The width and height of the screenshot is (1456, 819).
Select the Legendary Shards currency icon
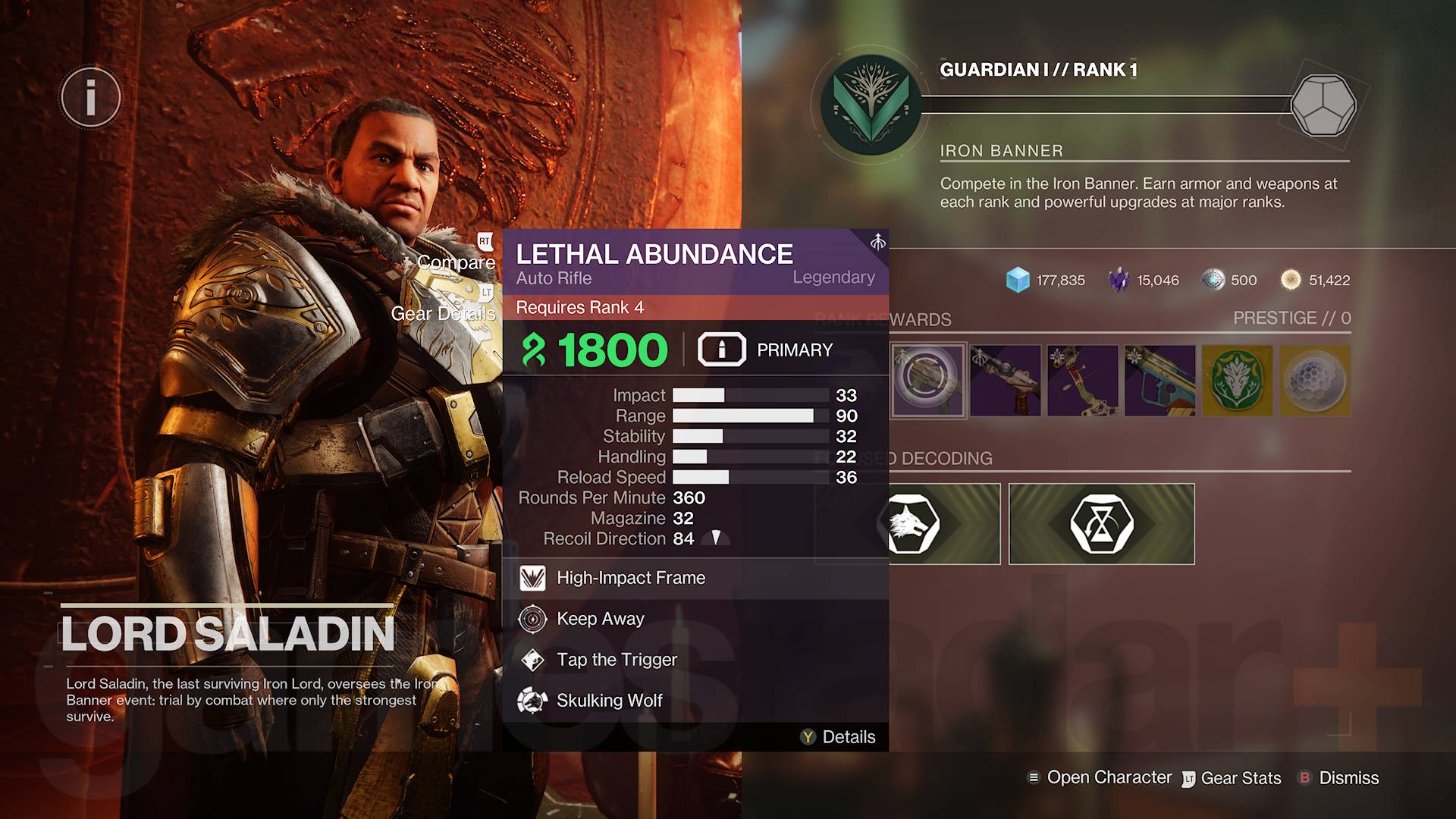(1120, 280)
